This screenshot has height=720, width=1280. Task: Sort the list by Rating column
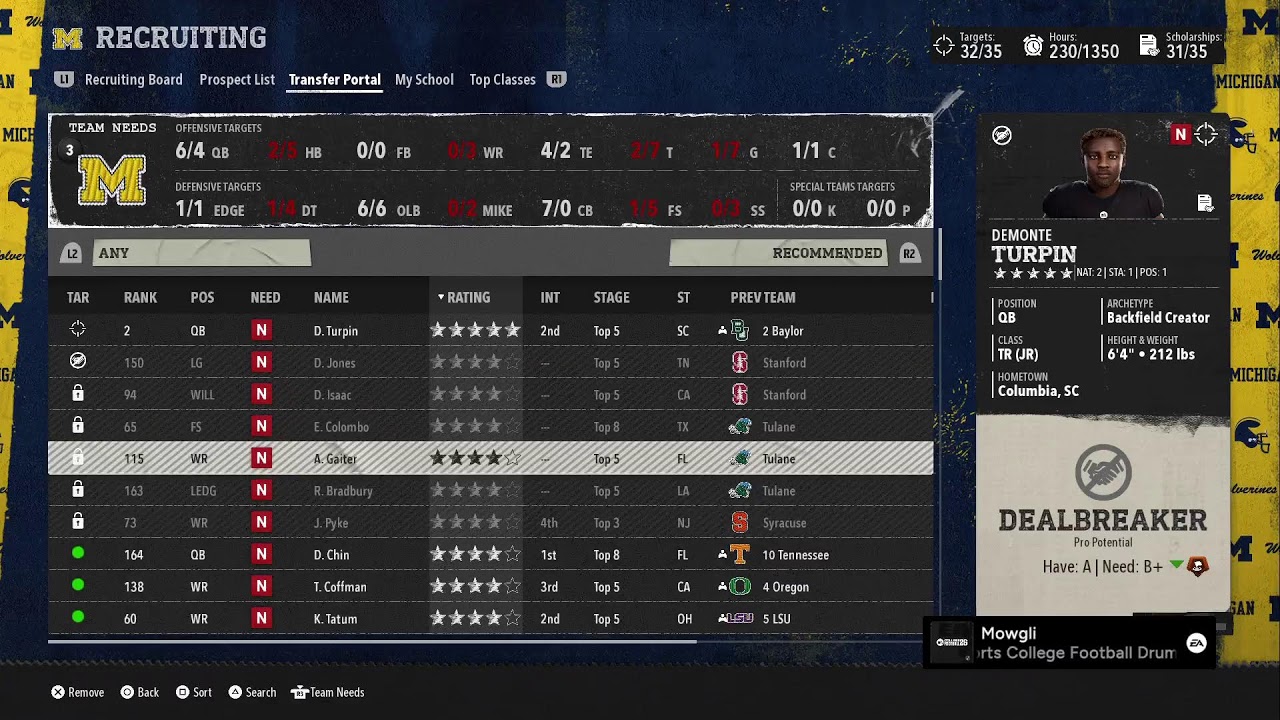tap(468, 297)
